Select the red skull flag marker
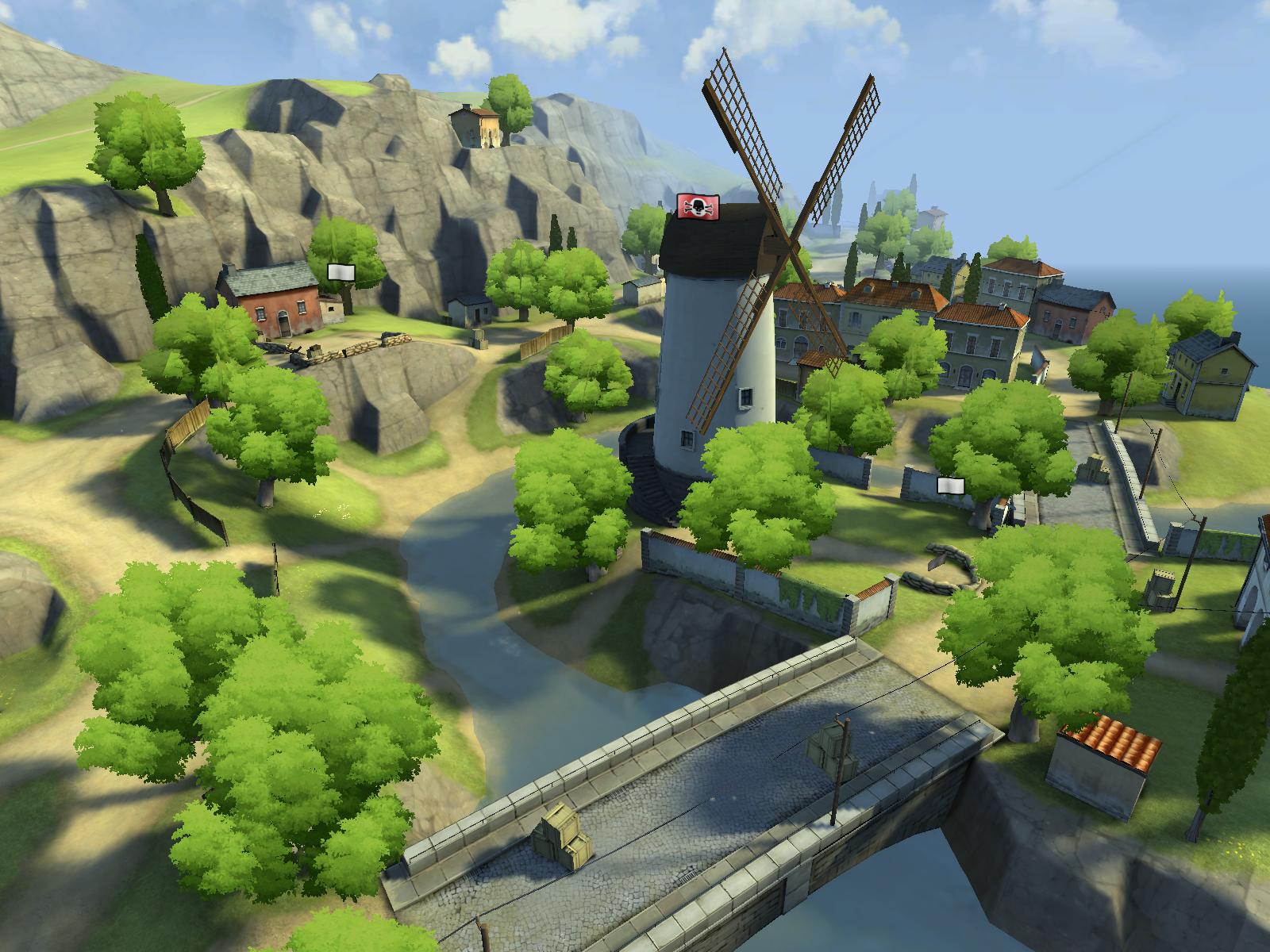Screen dimensions: 1270x952 click(x=698, y=207)
